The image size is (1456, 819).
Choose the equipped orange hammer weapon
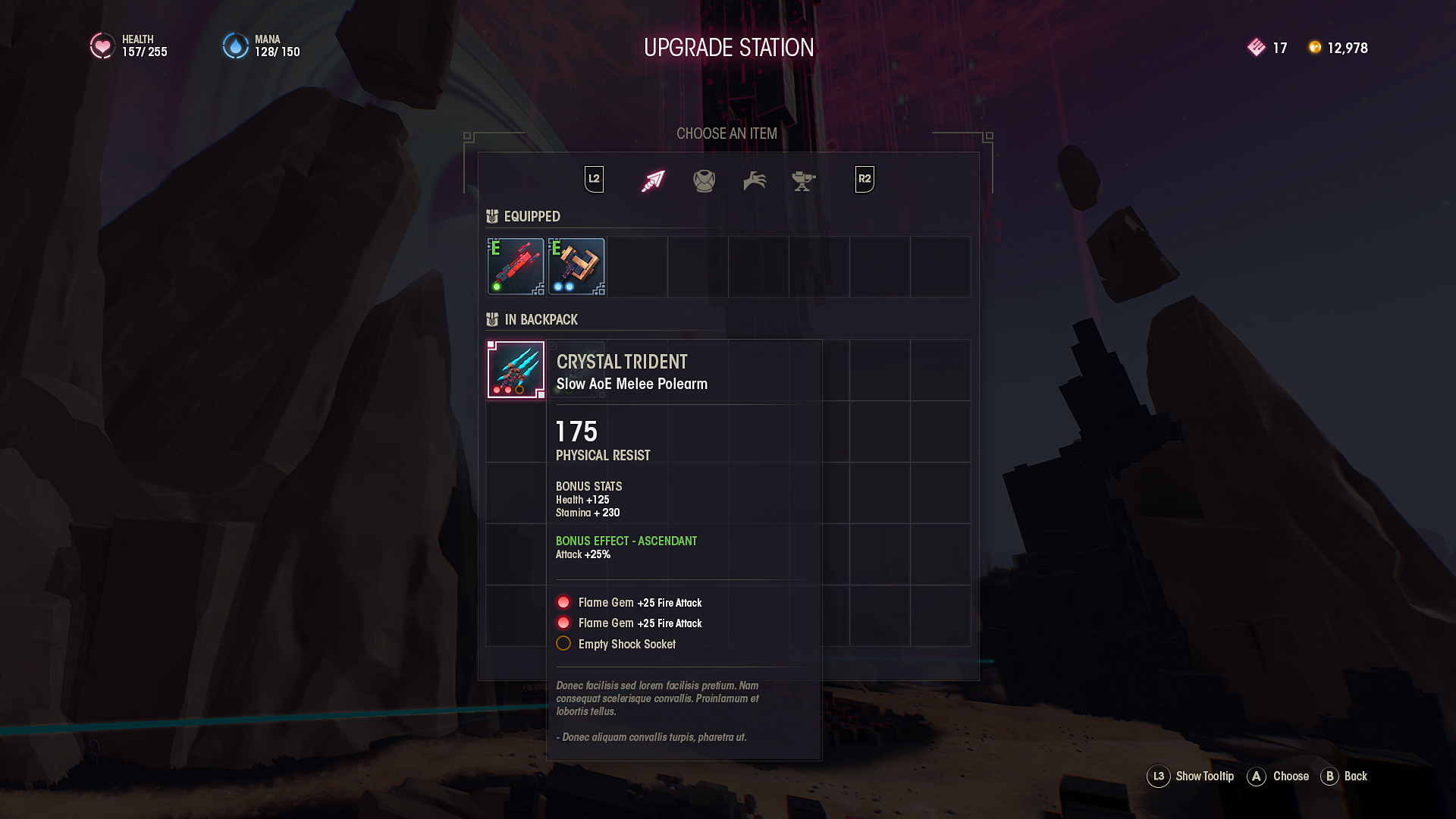(x=576, y=266)
